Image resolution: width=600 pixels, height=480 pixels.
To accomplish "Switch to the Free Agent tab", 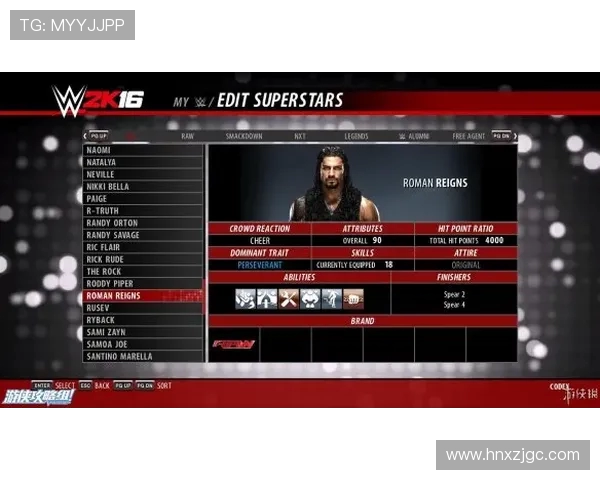I will point(468,135).
